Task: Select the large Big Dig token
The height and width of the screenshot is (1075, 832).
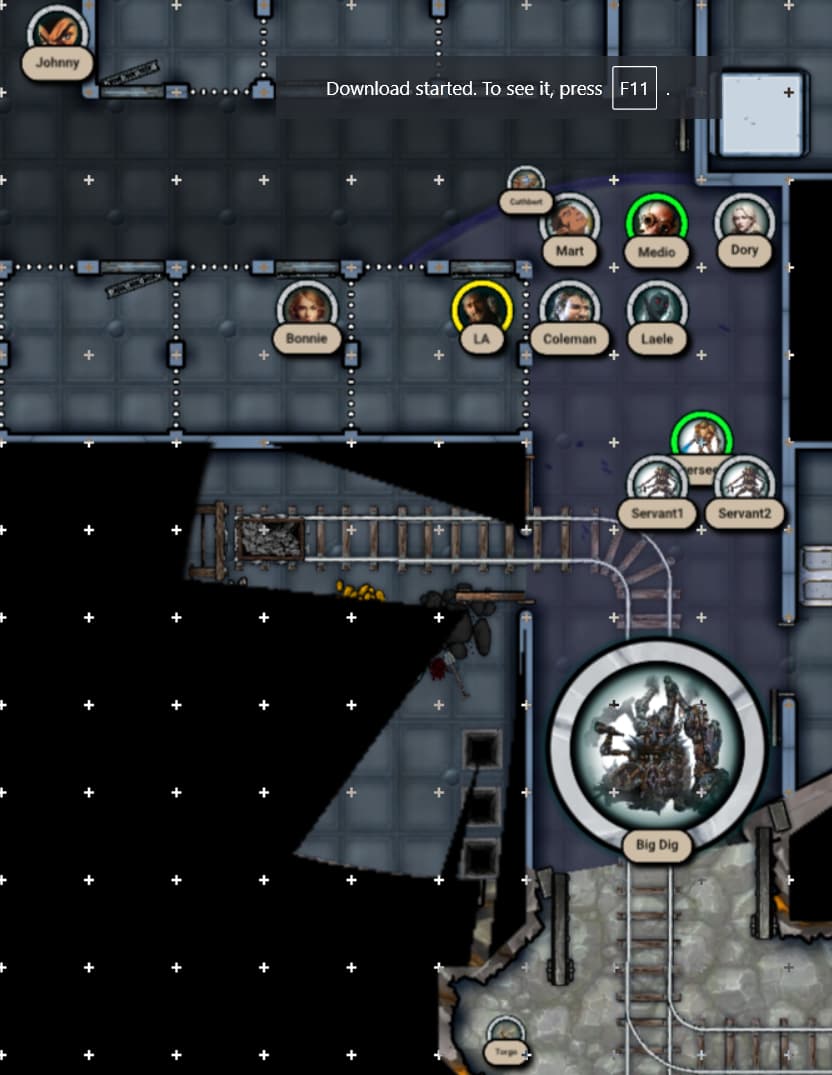Action: point(657,740)
